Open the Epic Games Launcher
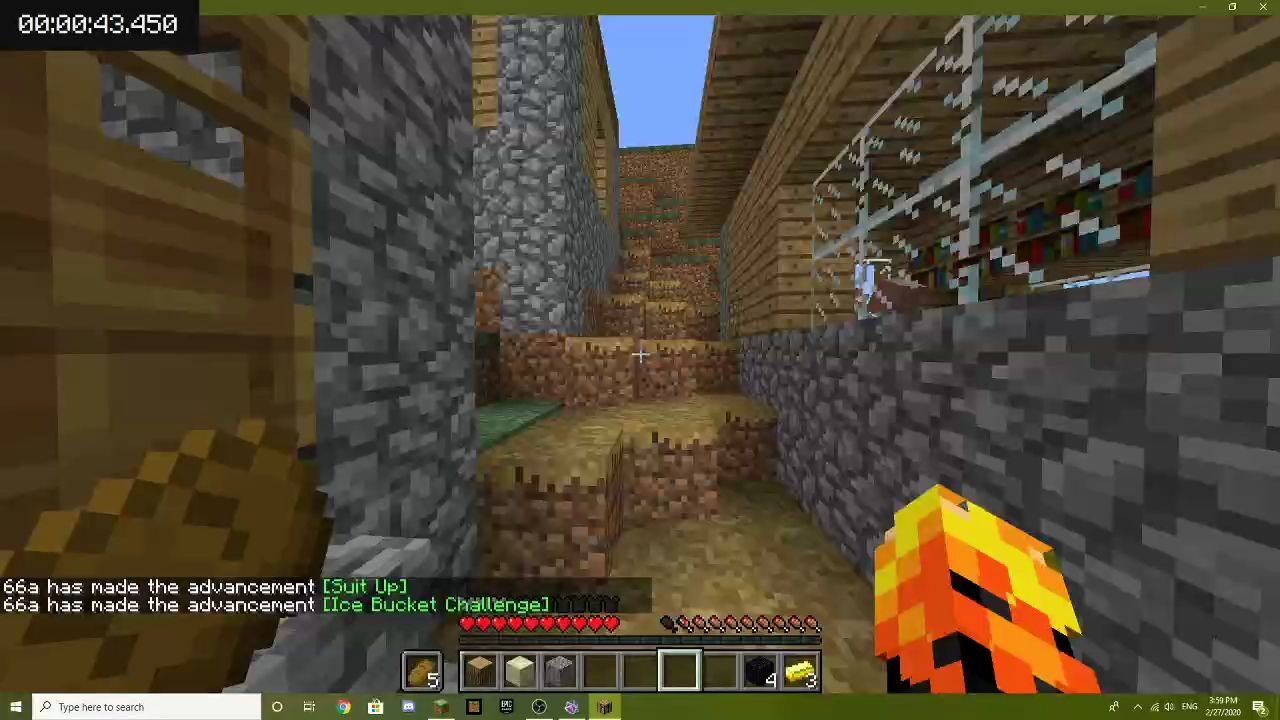 click(508, 707)
